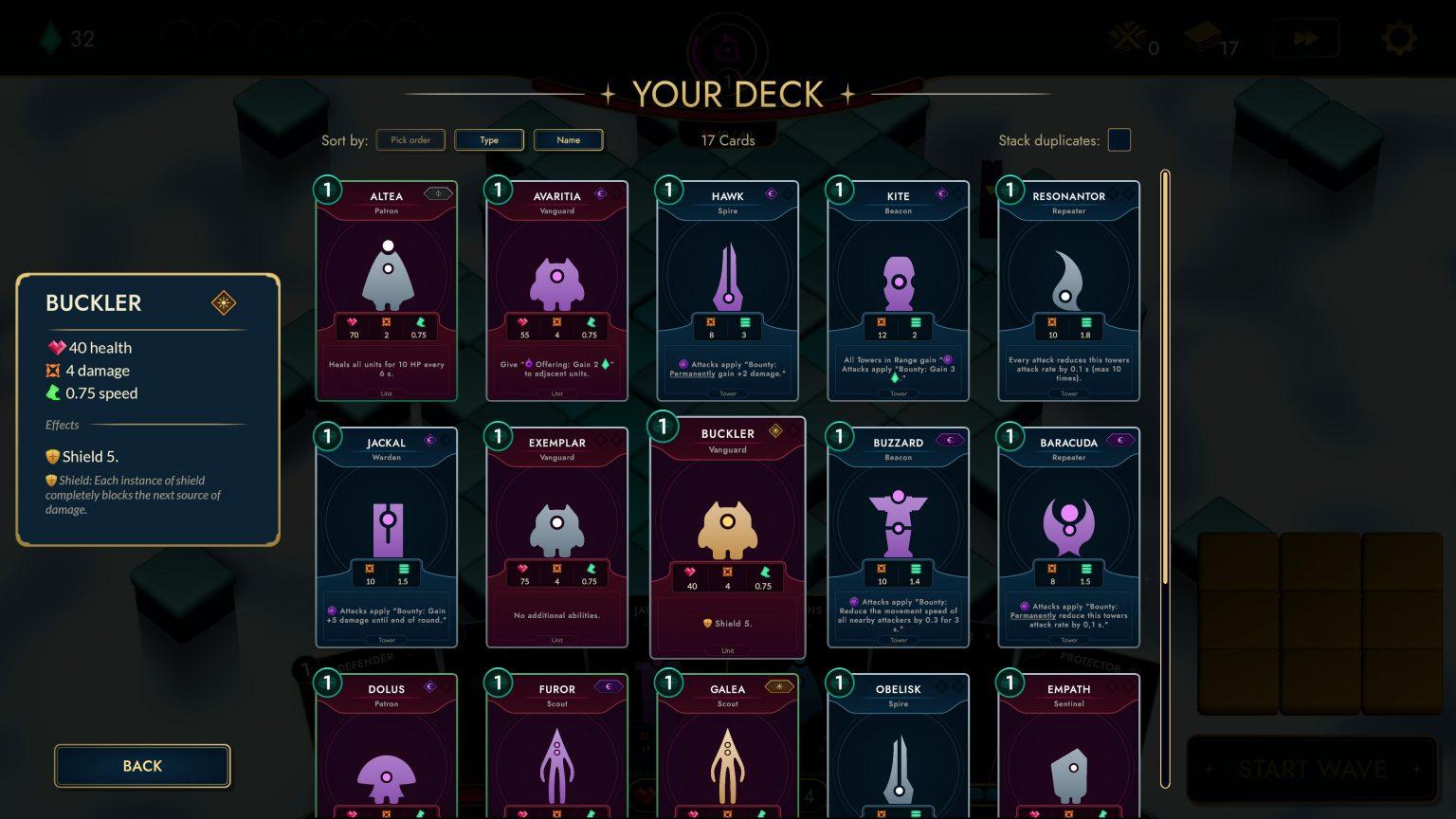The image size is (1456, 819).
Task: Open the settings gear icon
Action: pos(1398,37)
